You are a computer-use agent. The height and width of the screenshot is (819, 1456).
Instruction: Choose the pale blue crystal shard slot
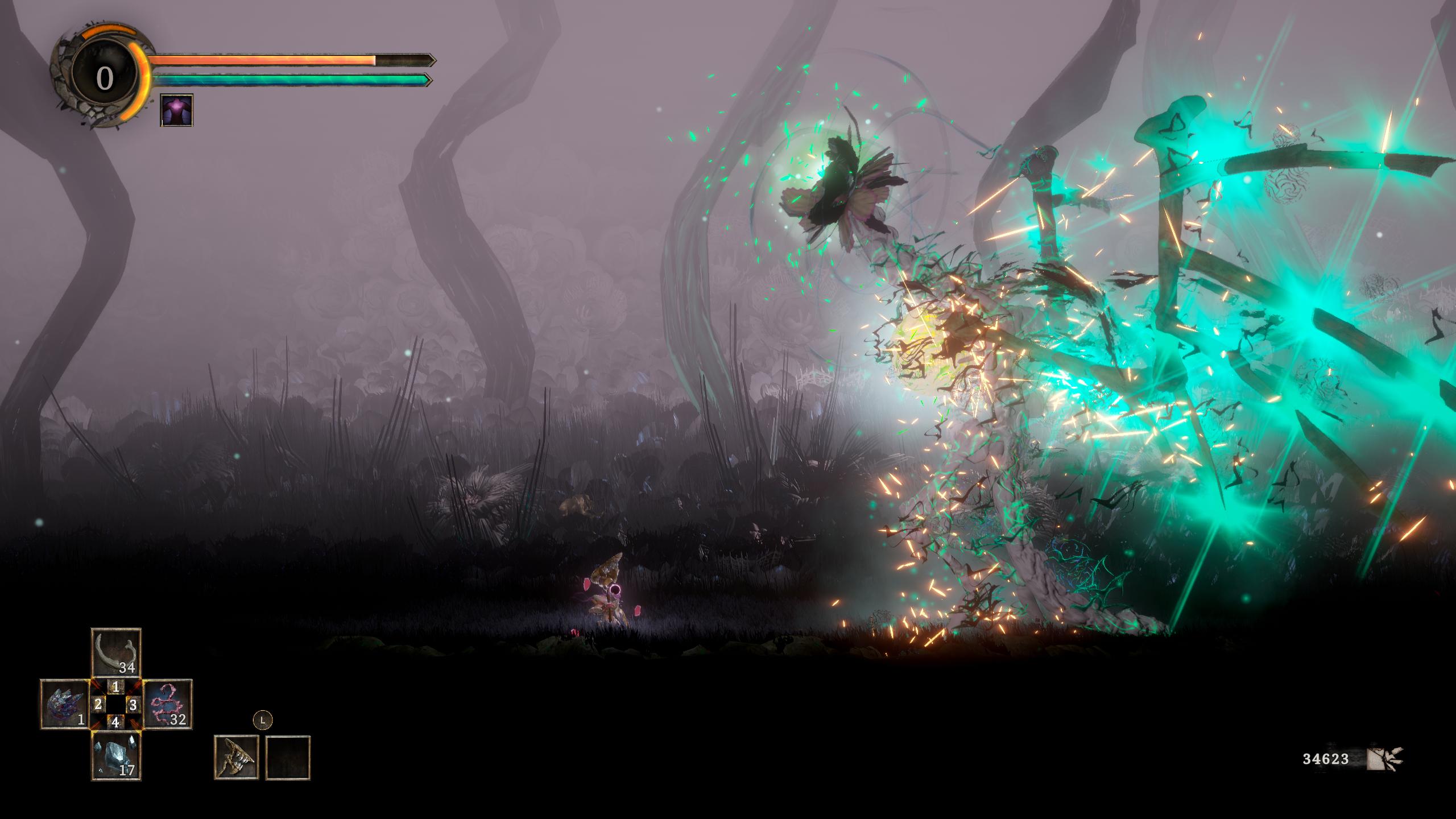116,756
